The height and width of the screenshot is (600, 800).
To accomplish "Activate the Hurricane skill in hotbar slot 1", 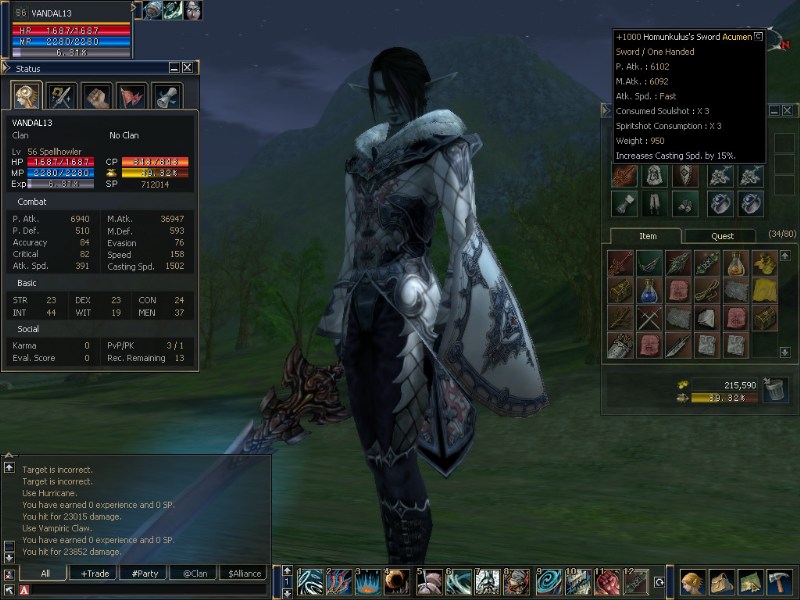I will (x=310, y=581).
